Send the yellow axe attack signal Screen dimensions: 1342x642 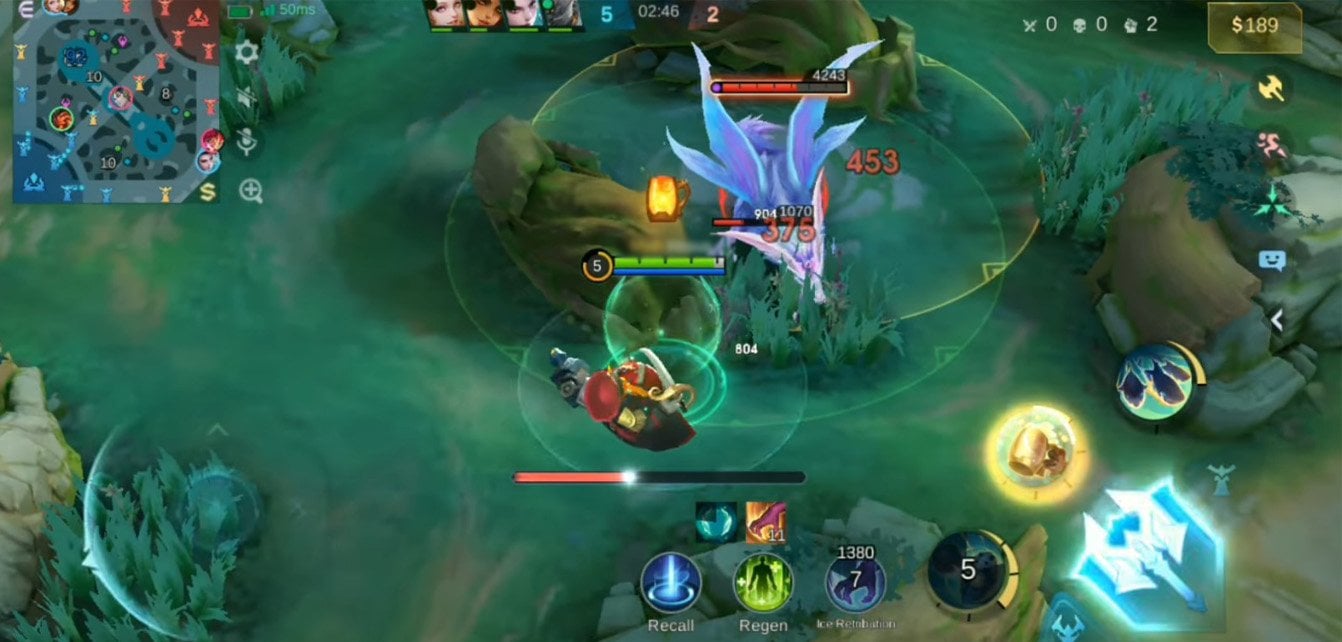point(1271,88)
